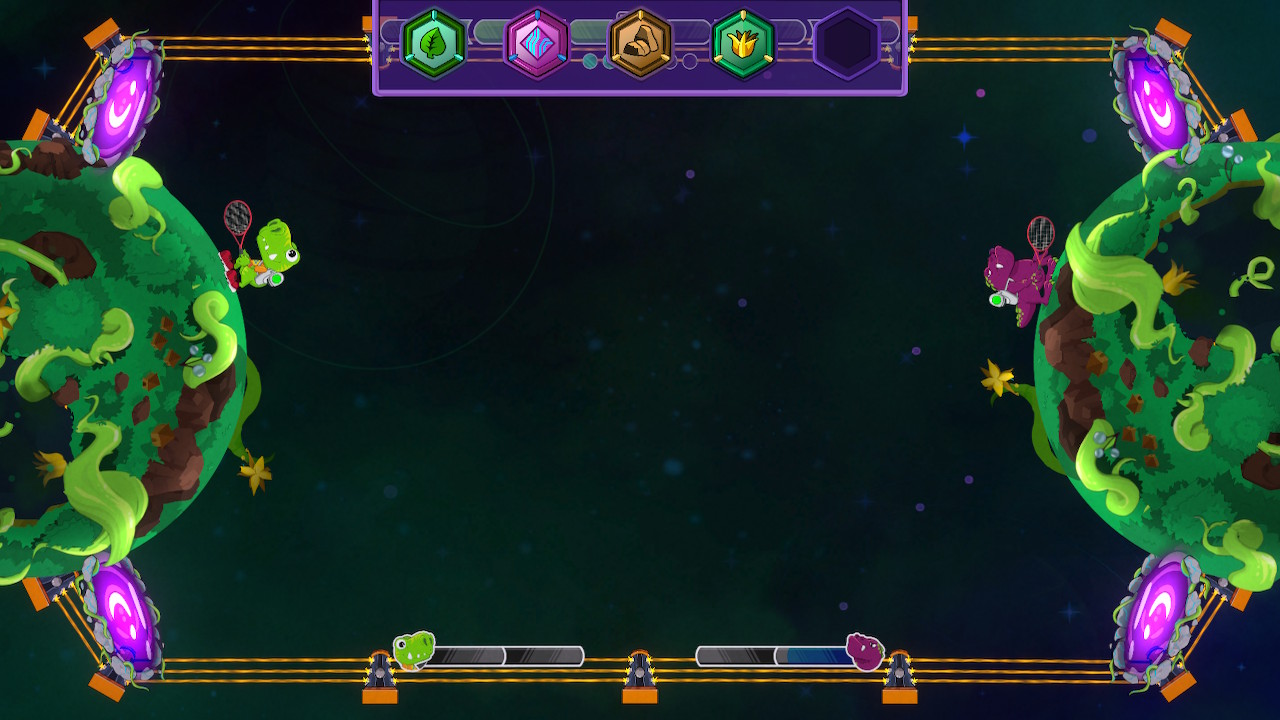Click the top-right purple portal
Viewport: 1280px width, 720px height.
pos(1154,95)
